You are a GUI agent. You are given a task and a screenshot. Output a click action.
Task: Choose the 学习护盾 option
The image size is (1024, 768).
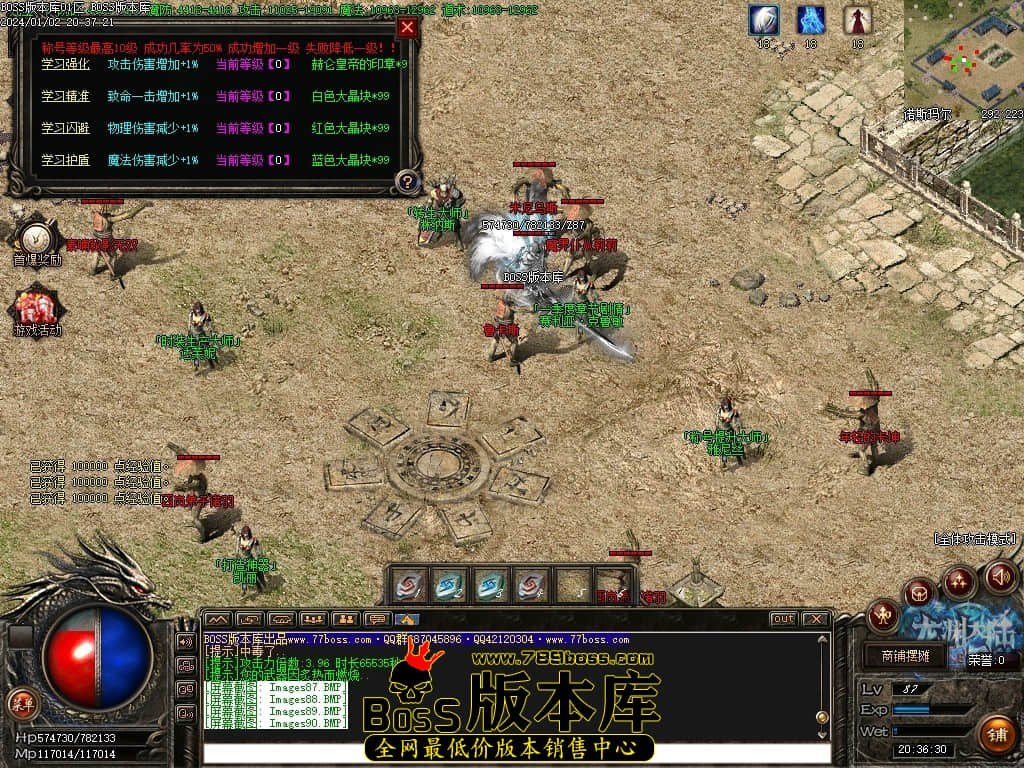(65, 160)
